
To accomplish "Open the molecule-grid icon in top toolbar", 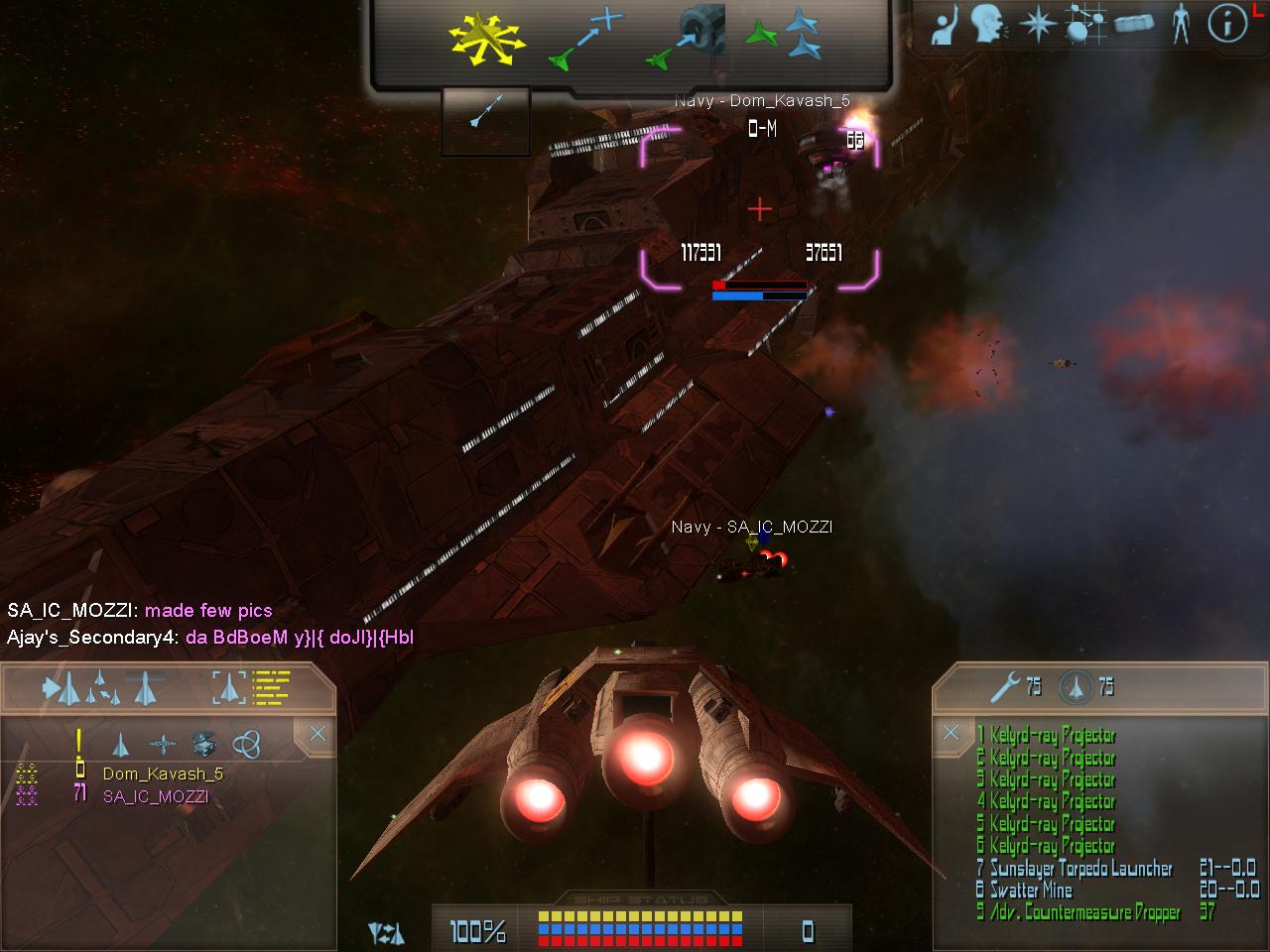I will click(1083, 24).
